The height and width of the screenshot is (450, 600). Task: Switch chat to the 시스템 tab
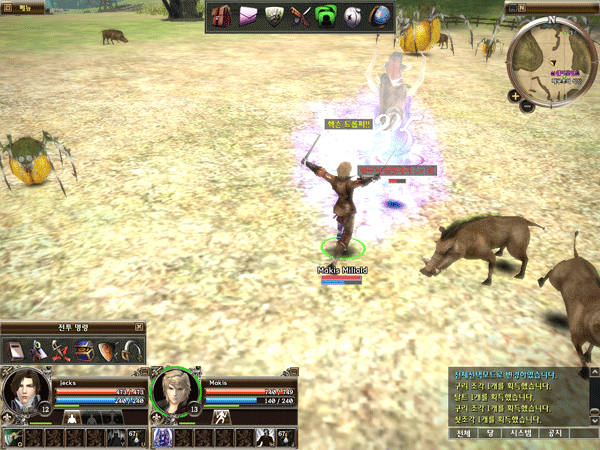(x=522, y=433)
